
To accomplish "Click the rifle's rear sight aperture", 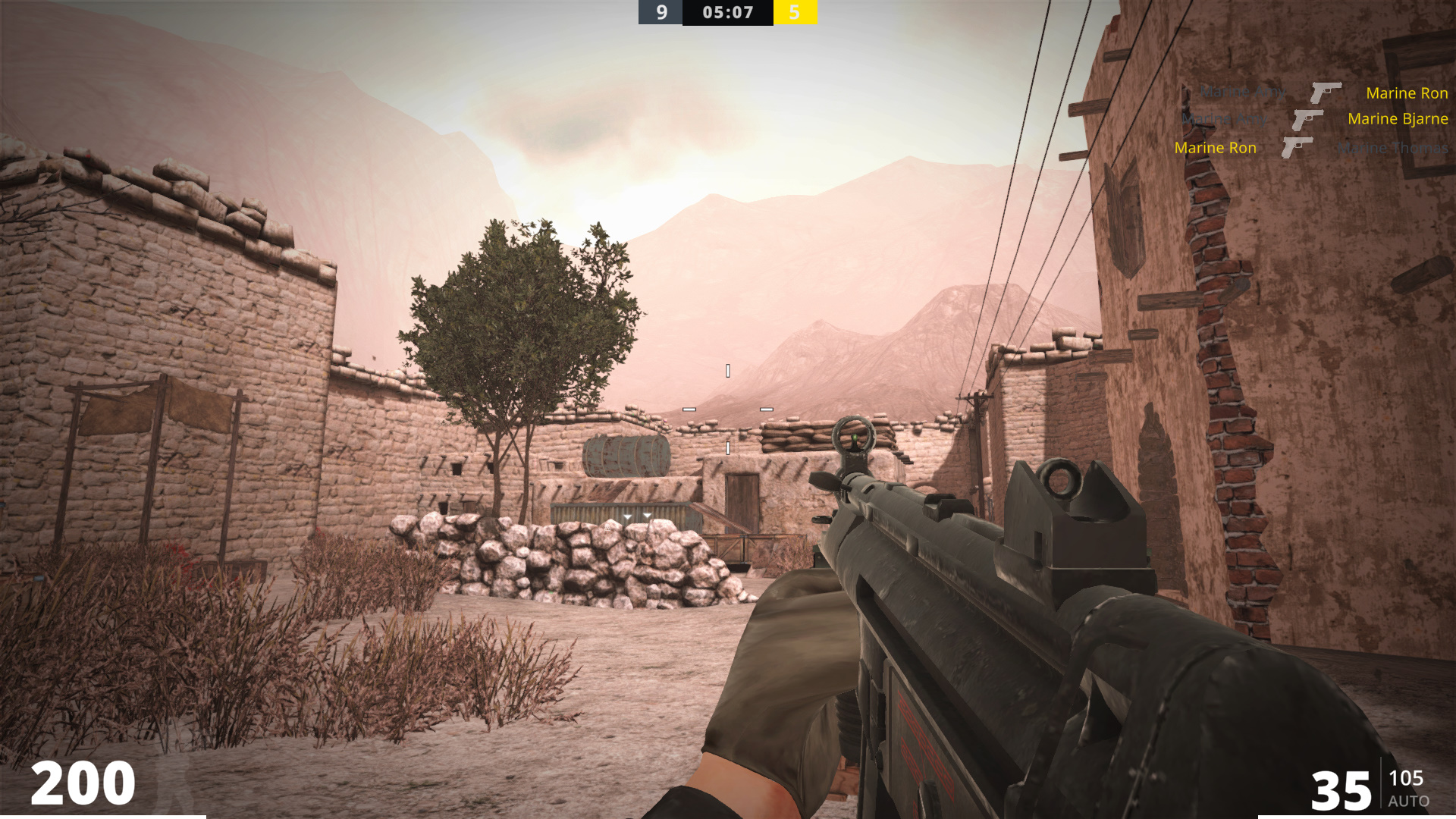I will point(1060,479).
